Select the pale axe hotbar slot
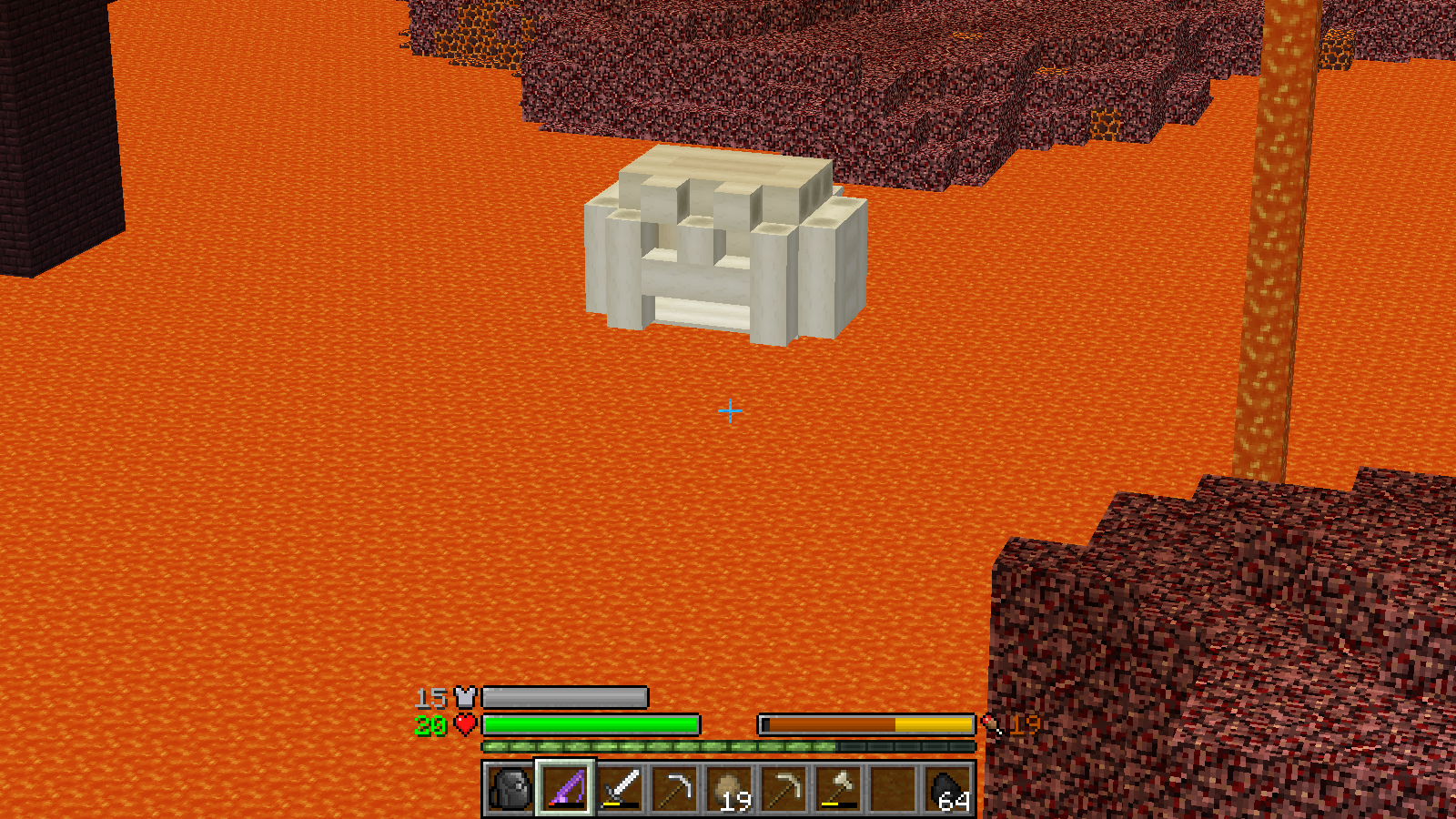 [x=838, y=788]
